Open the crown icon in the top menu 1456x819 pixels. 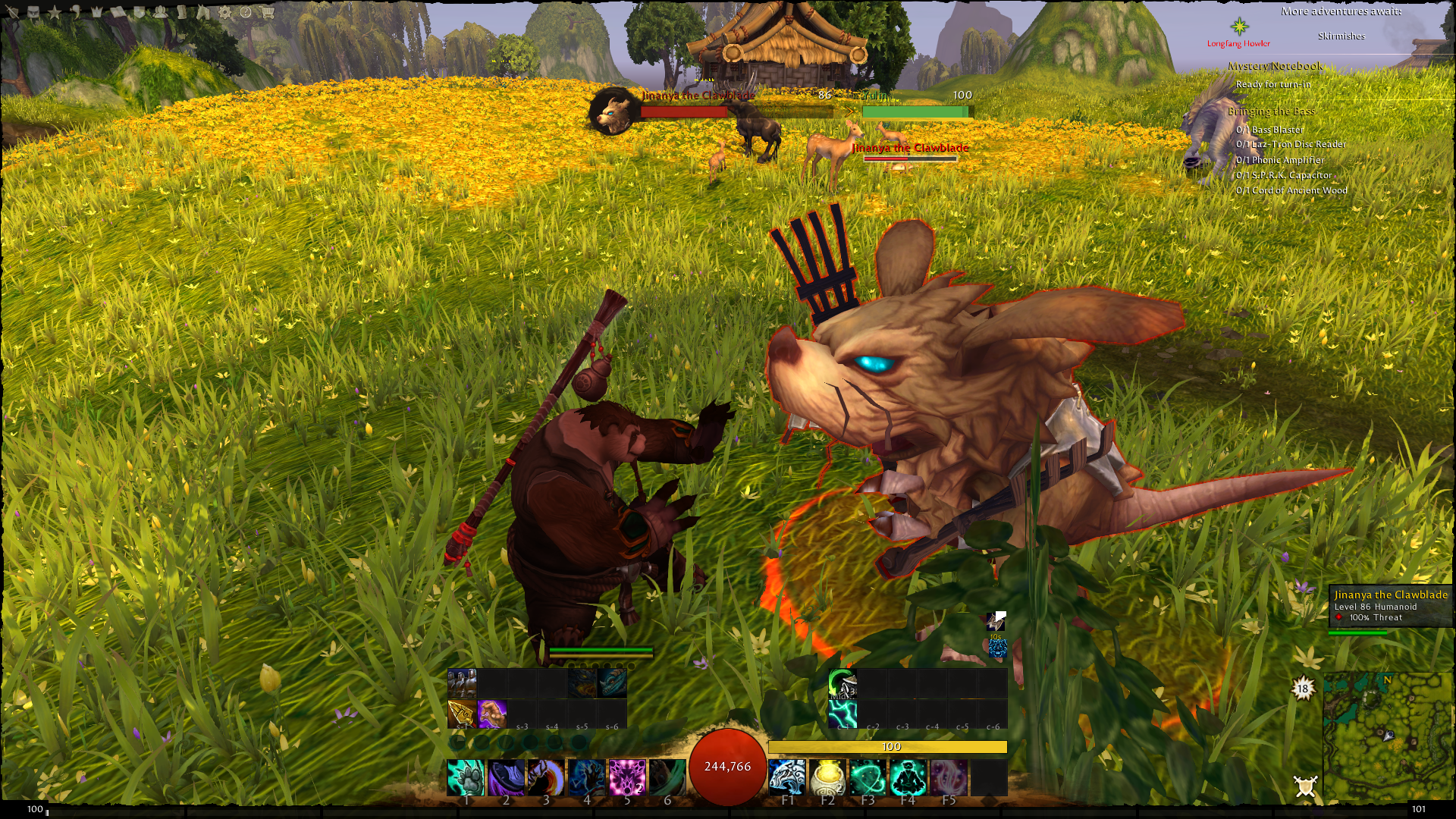pos(97,12)
